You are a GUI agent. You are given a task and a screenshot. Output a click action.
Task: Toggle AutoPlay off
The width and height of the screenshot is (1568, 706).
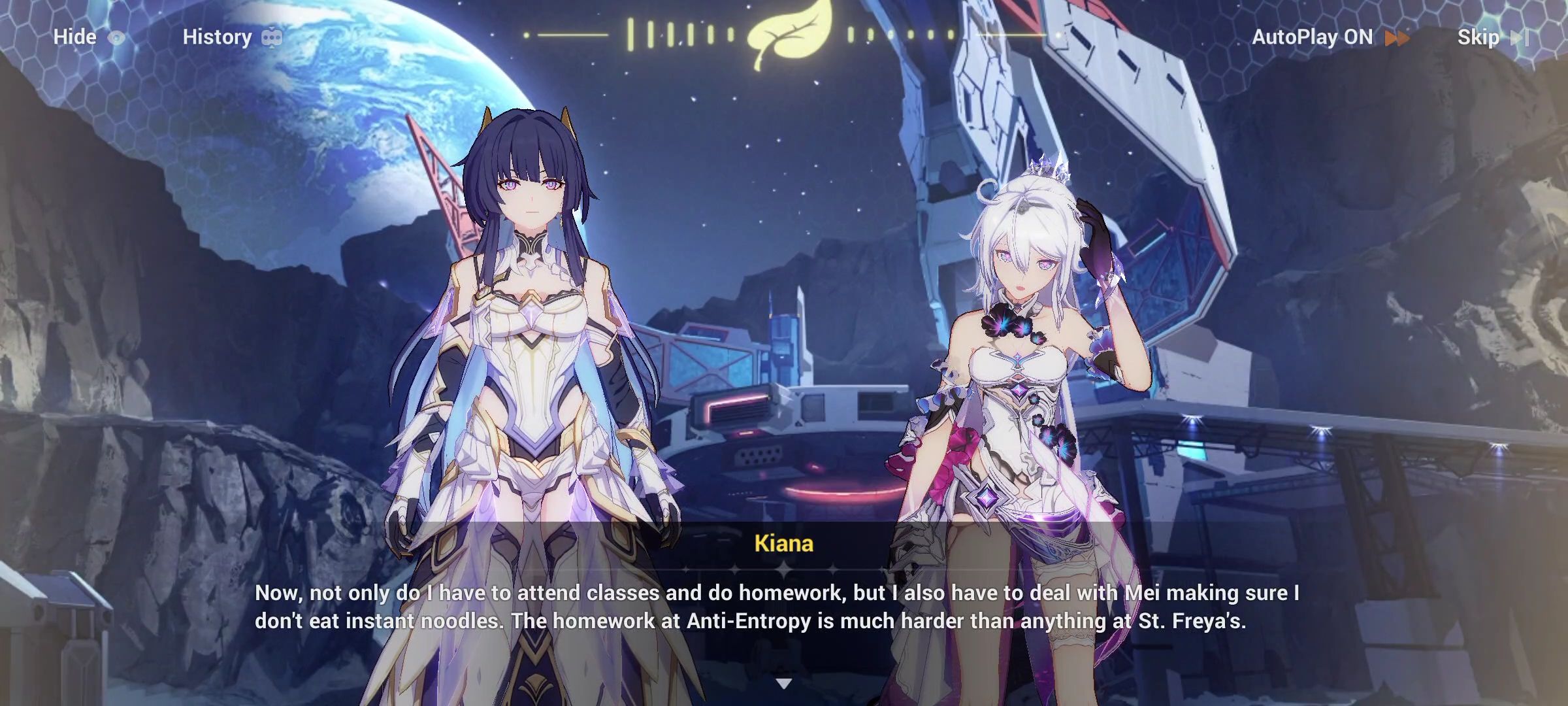1329,37
